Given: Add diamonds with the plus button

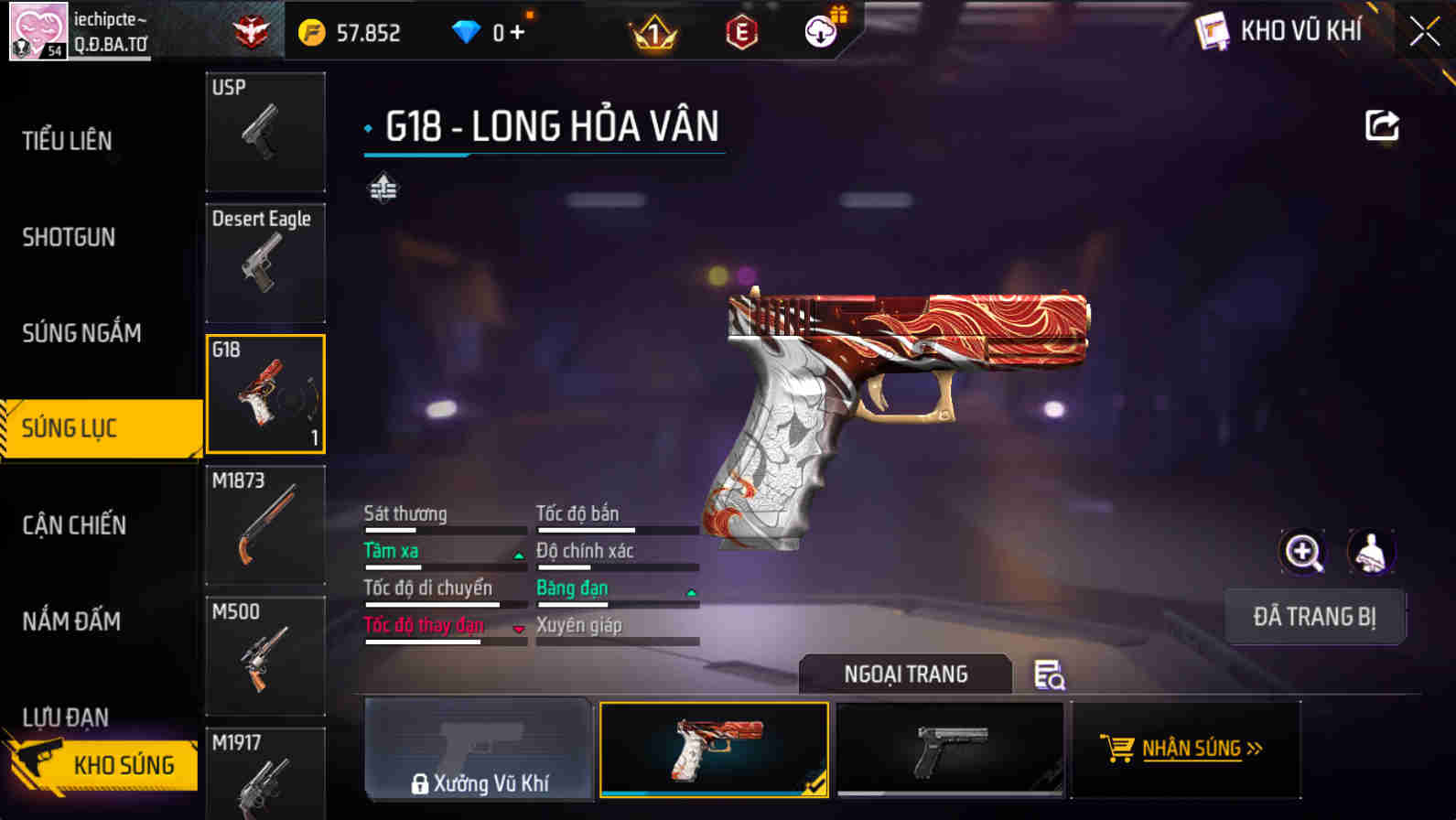Looking at the screenshot, I should [517, 33].
